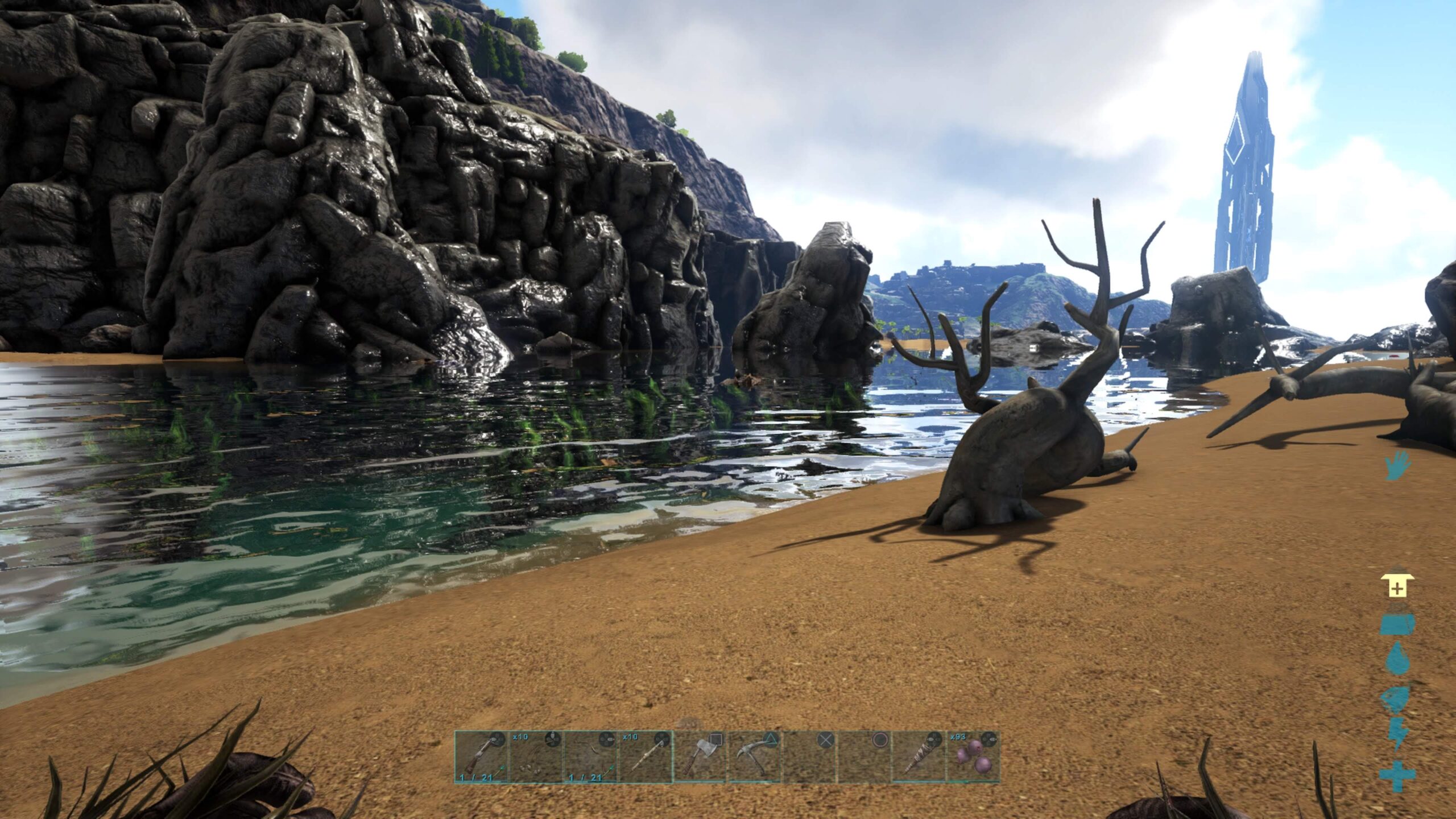The width and height of the screenshot is (1456, 819).
Task: Select the crossbow in the first hotbar slot
Action: [481, 757]
